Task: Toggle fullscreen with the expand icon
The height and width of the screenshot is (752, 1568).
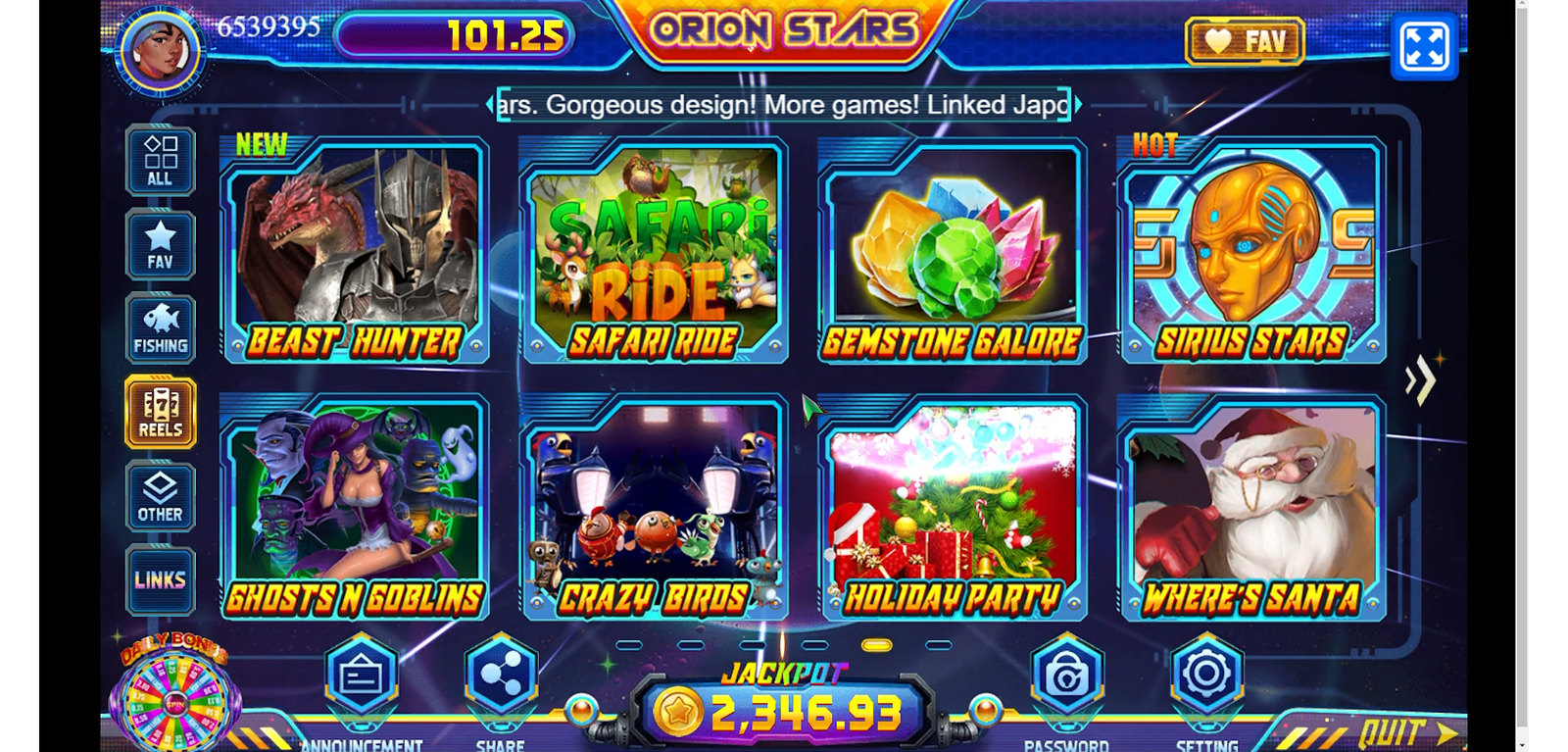Action: (1424, 46)
